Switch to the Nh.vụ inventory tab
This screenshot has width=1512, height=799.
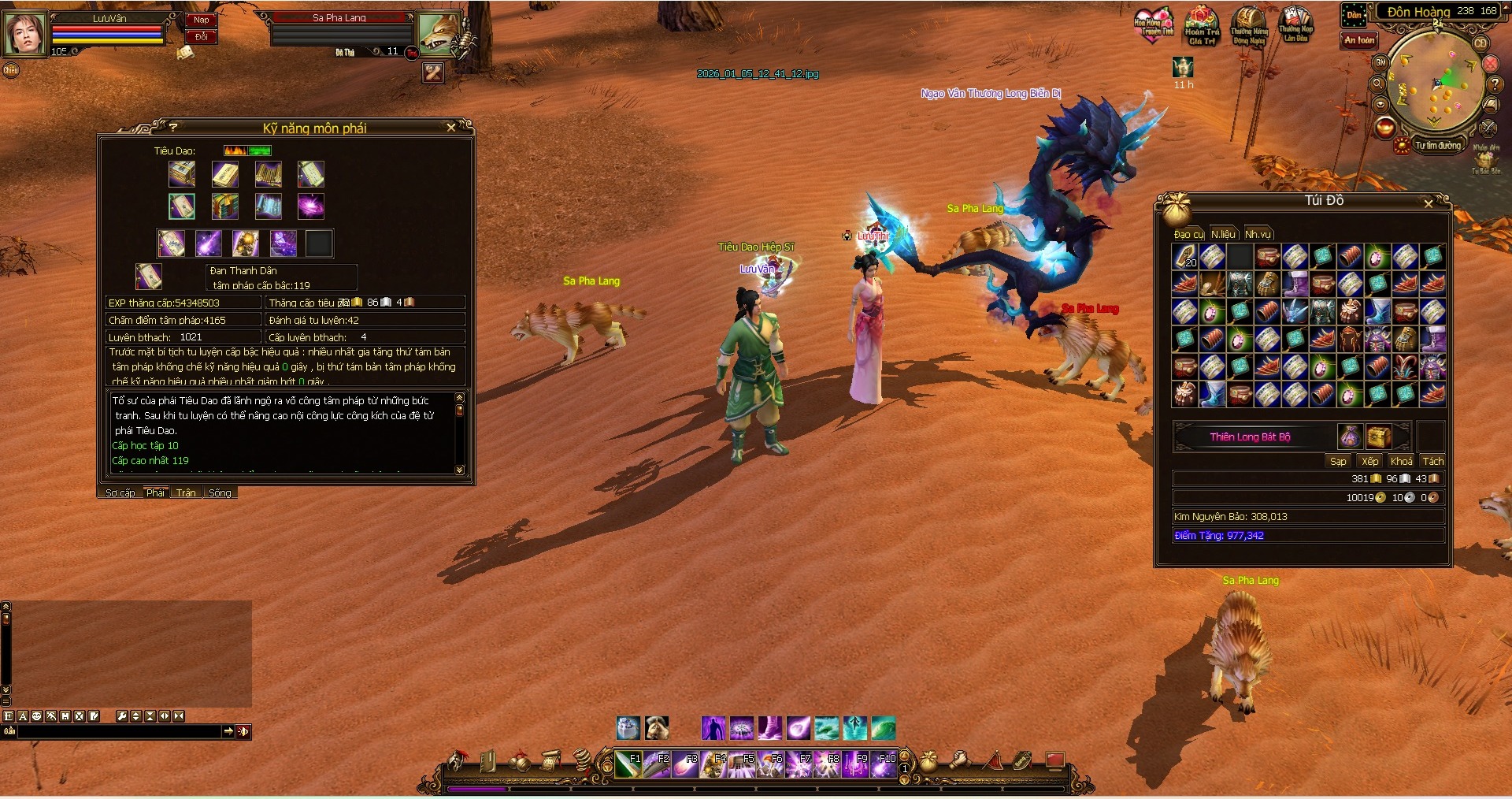1258,234
